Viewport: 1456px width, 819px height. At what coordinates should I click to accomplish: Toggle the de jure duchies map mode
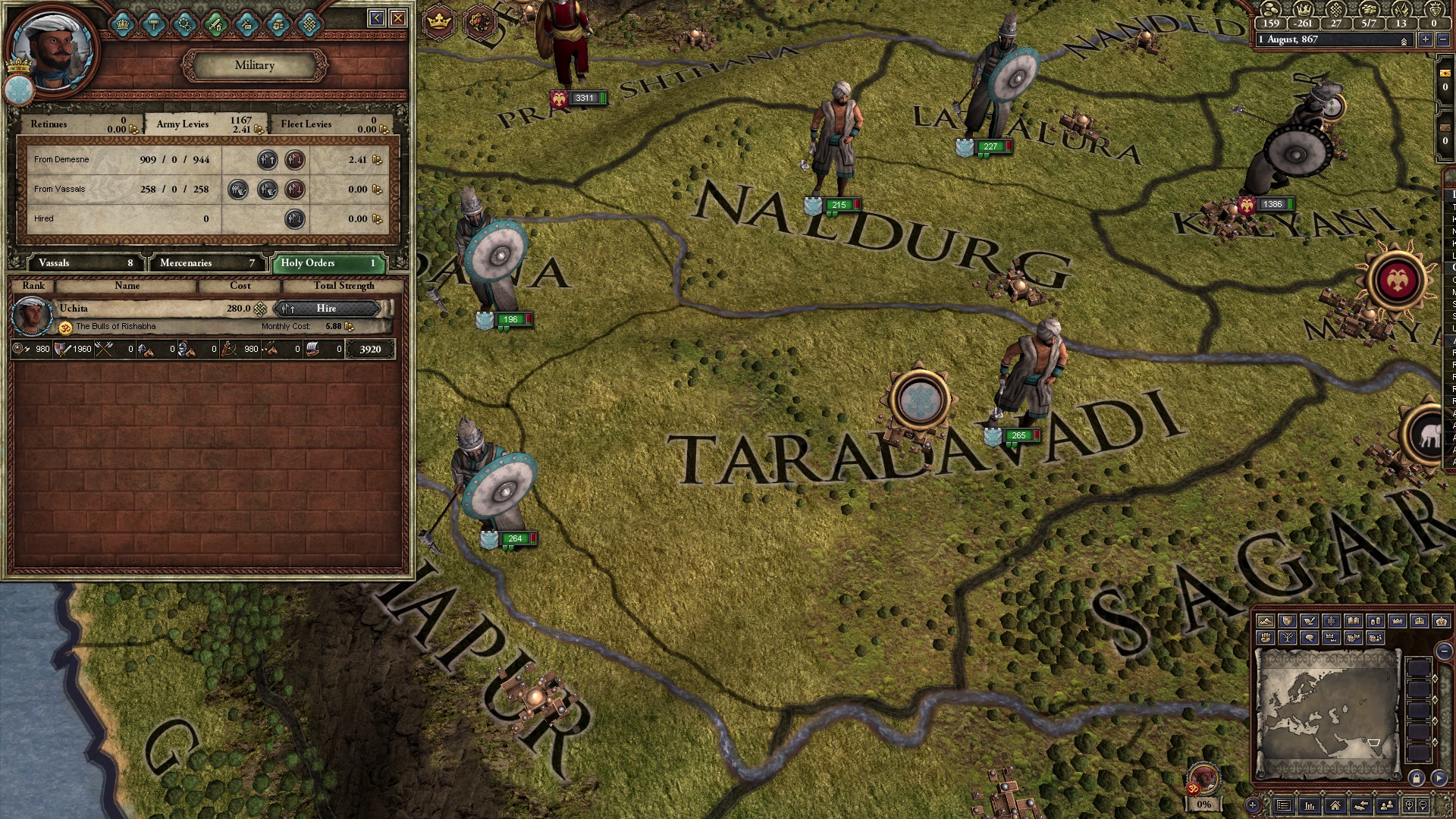[1397, 620]
